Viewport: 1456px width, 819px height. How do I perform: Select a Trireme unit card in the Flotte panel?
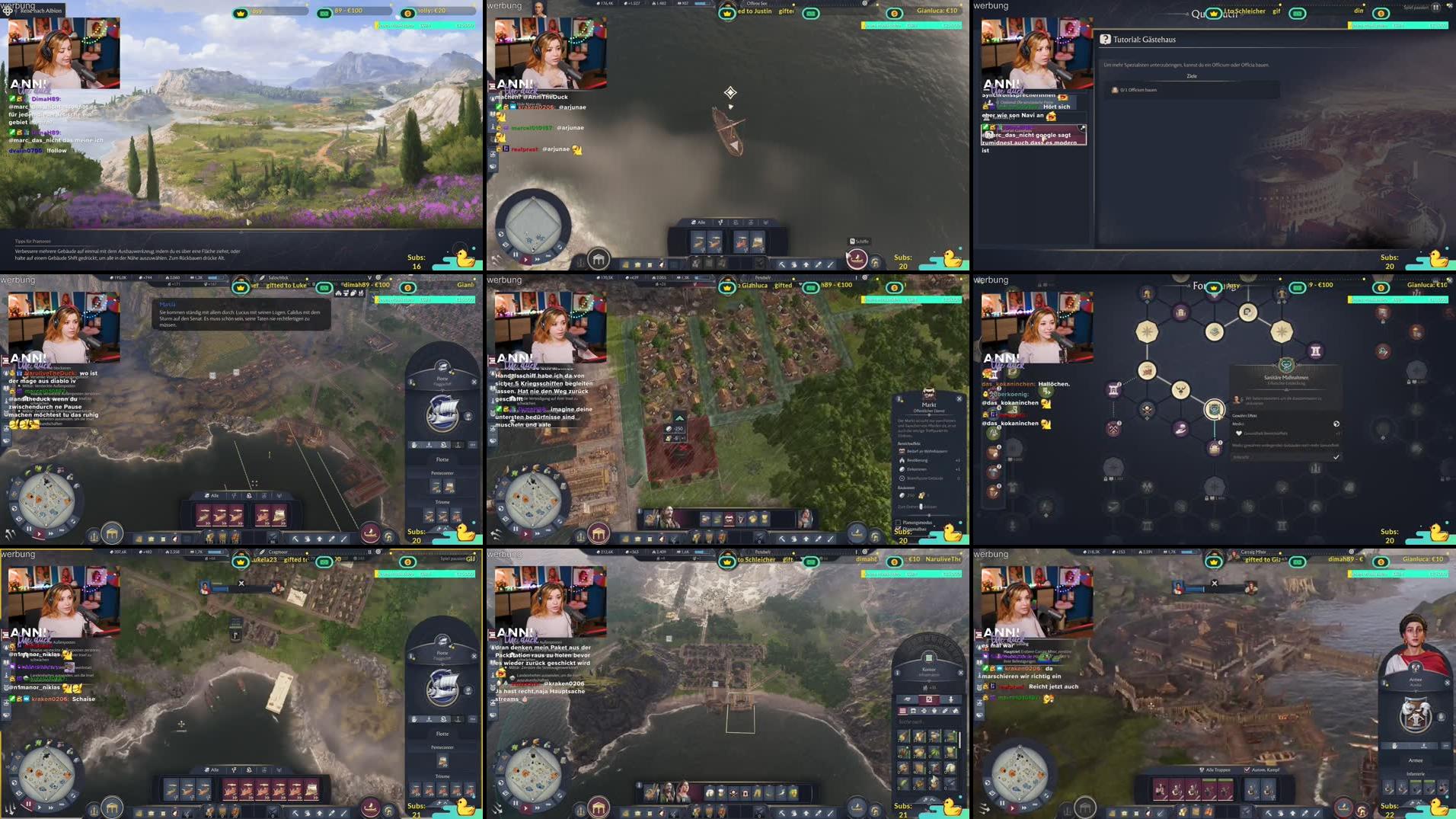430,516
